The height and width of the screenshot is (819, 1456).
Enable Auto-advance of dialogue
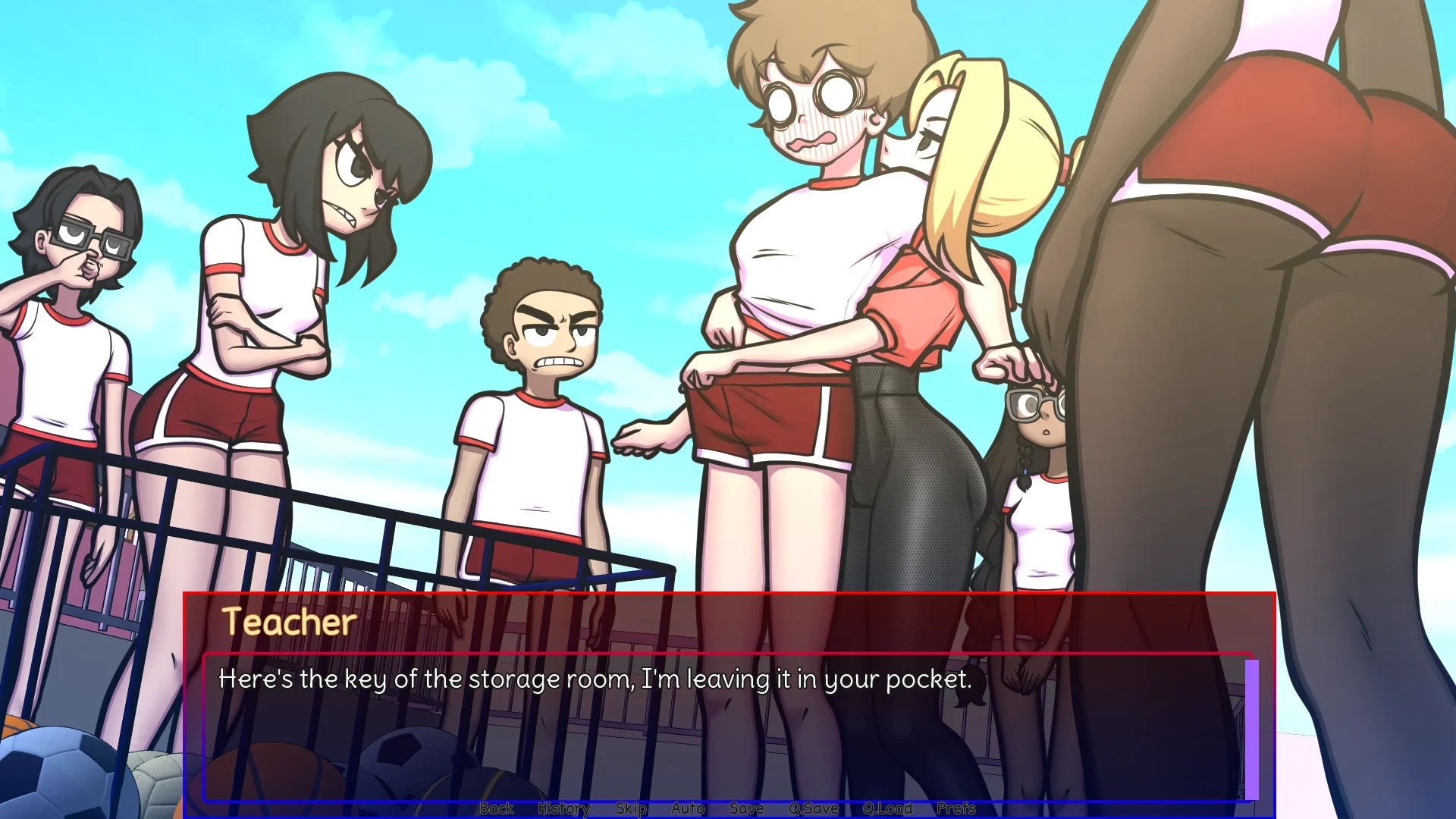point(688,808)
